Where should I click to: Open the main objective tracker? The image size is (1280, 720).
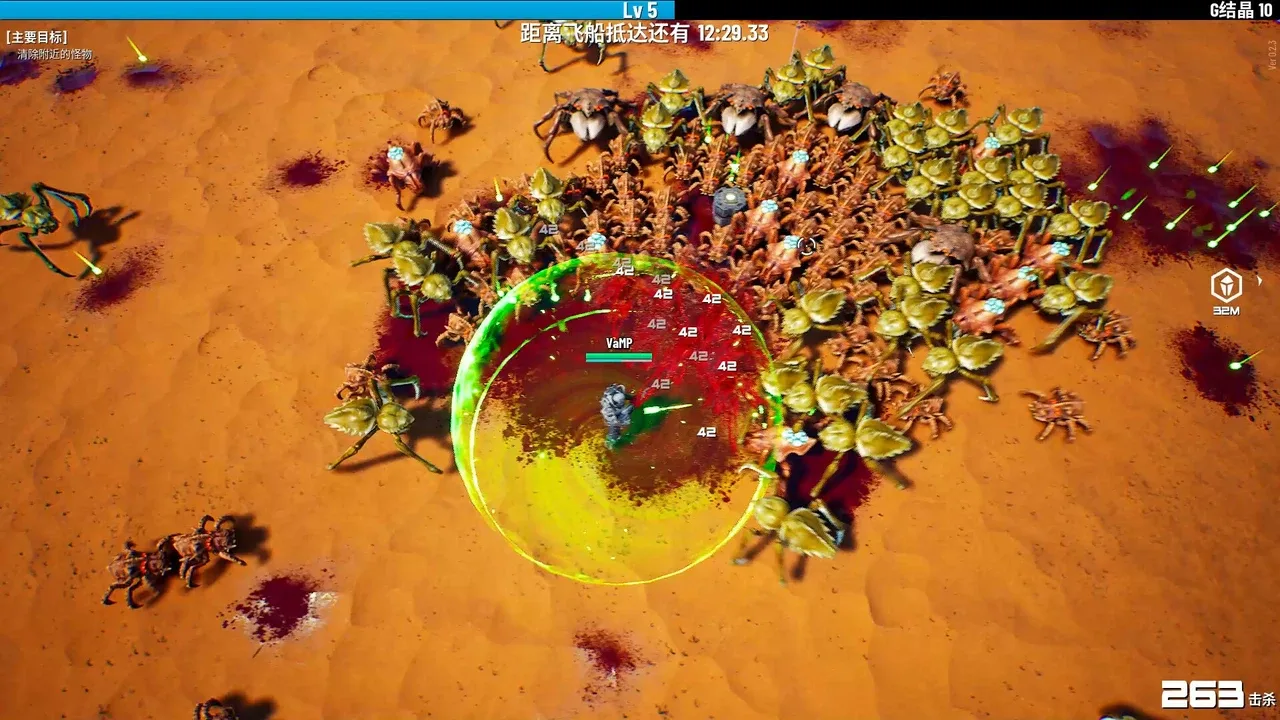[x=37, y=37]
